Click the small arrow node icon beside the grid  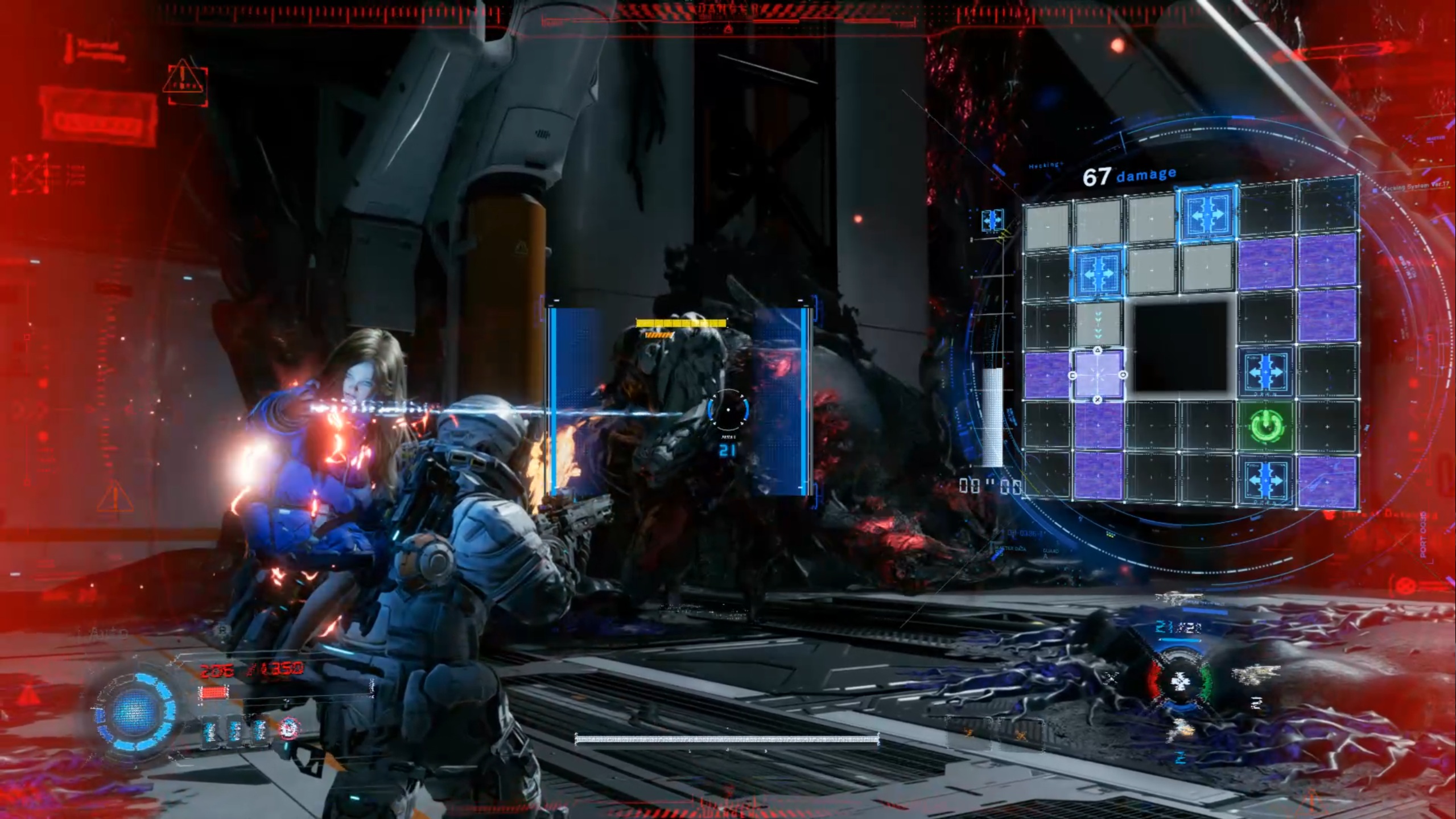[x=992, y=220]
